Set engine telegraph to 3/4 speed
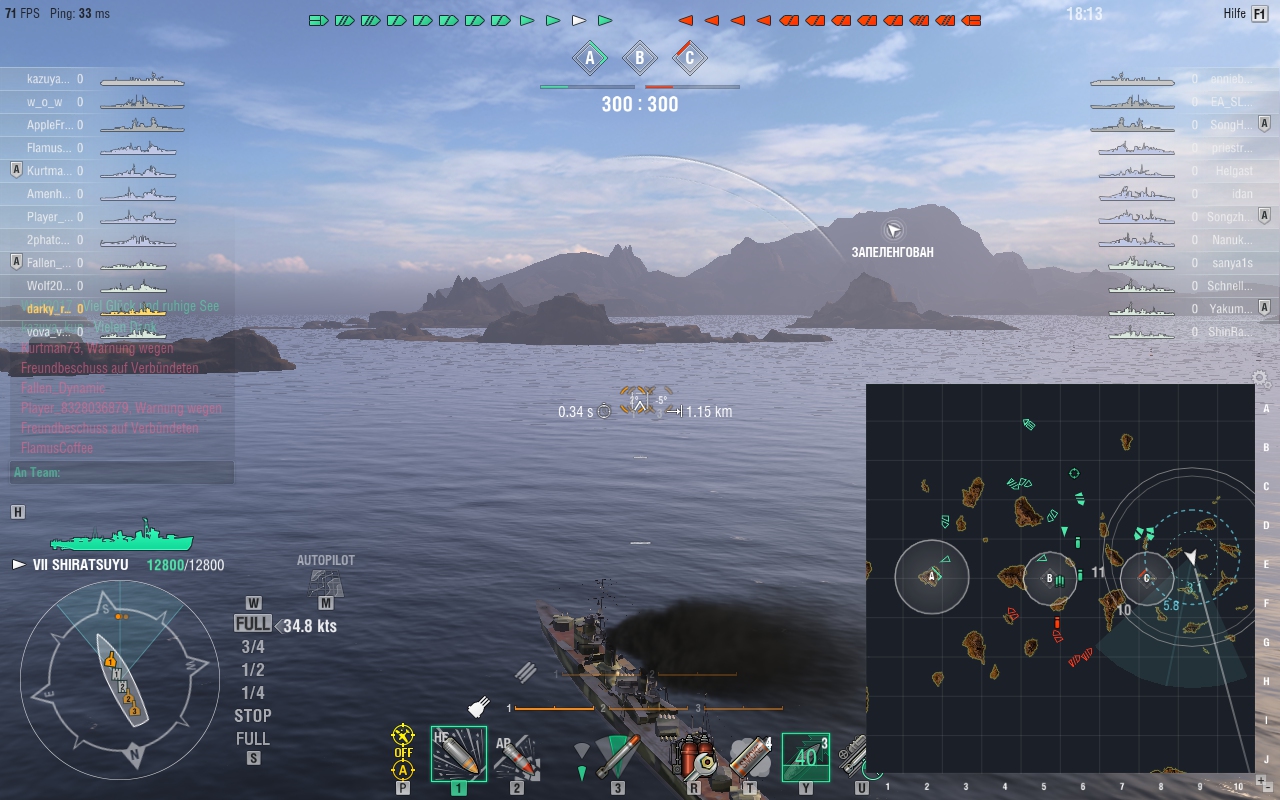 [x=253, y=647]
